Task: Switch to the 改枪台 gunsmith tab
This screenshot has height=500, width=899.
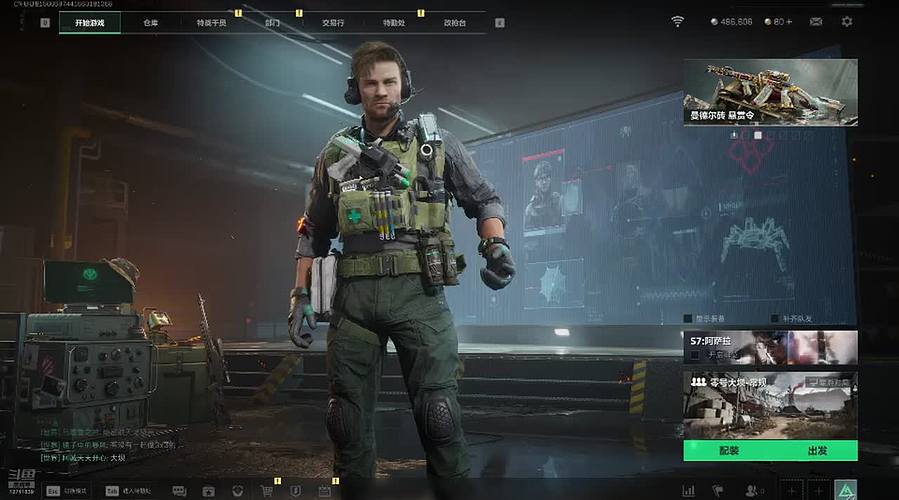Action: pyautogui.click(x=455, y=22)
